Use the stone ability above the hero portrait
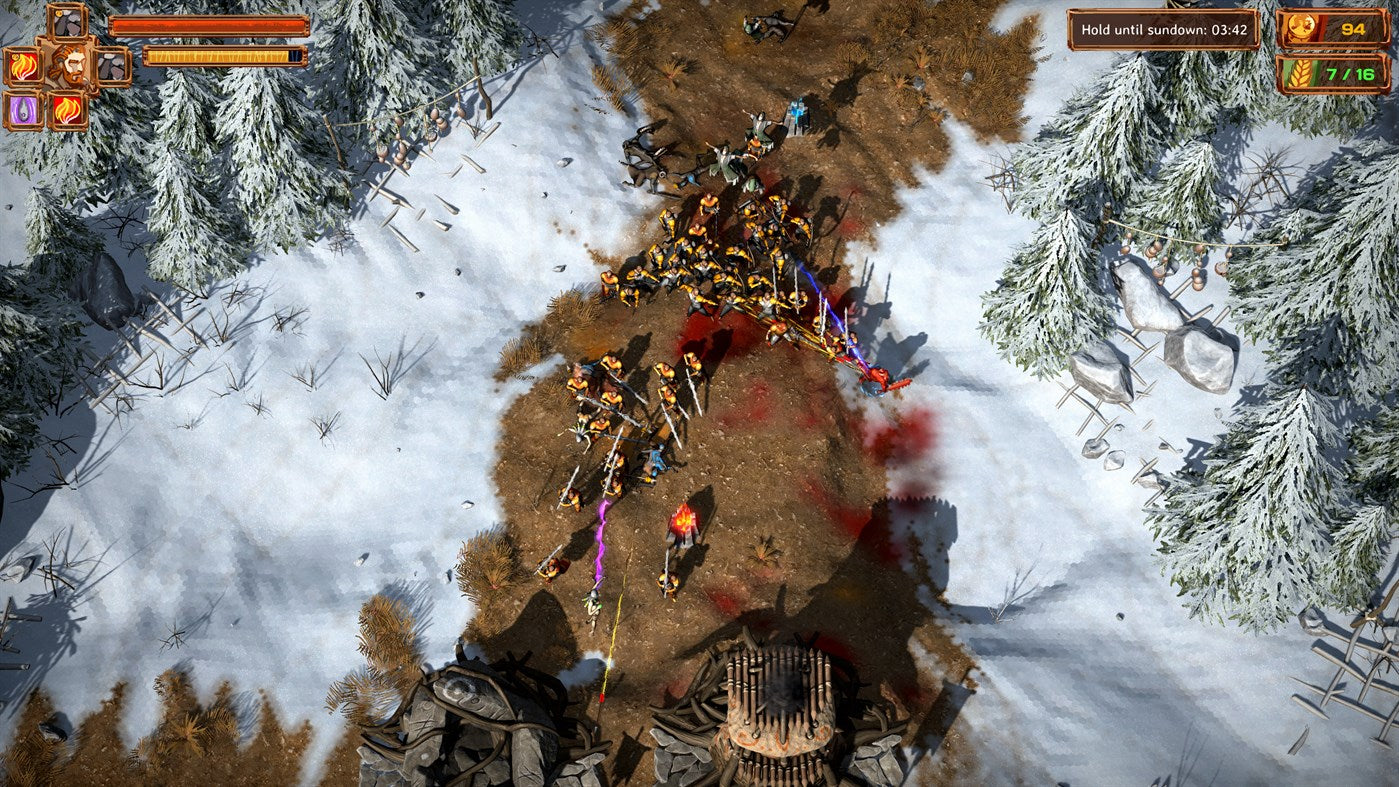The width and height of the screenshot is (1399, 787). click(68, 22)
